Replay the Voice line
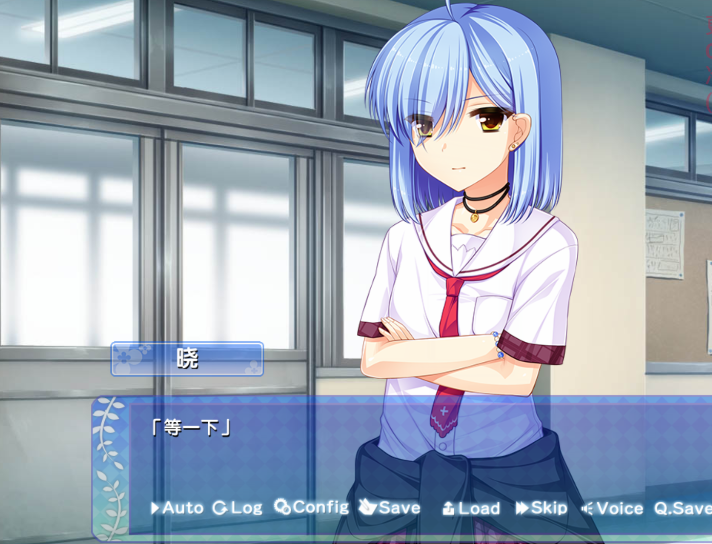 click(612, 508)
